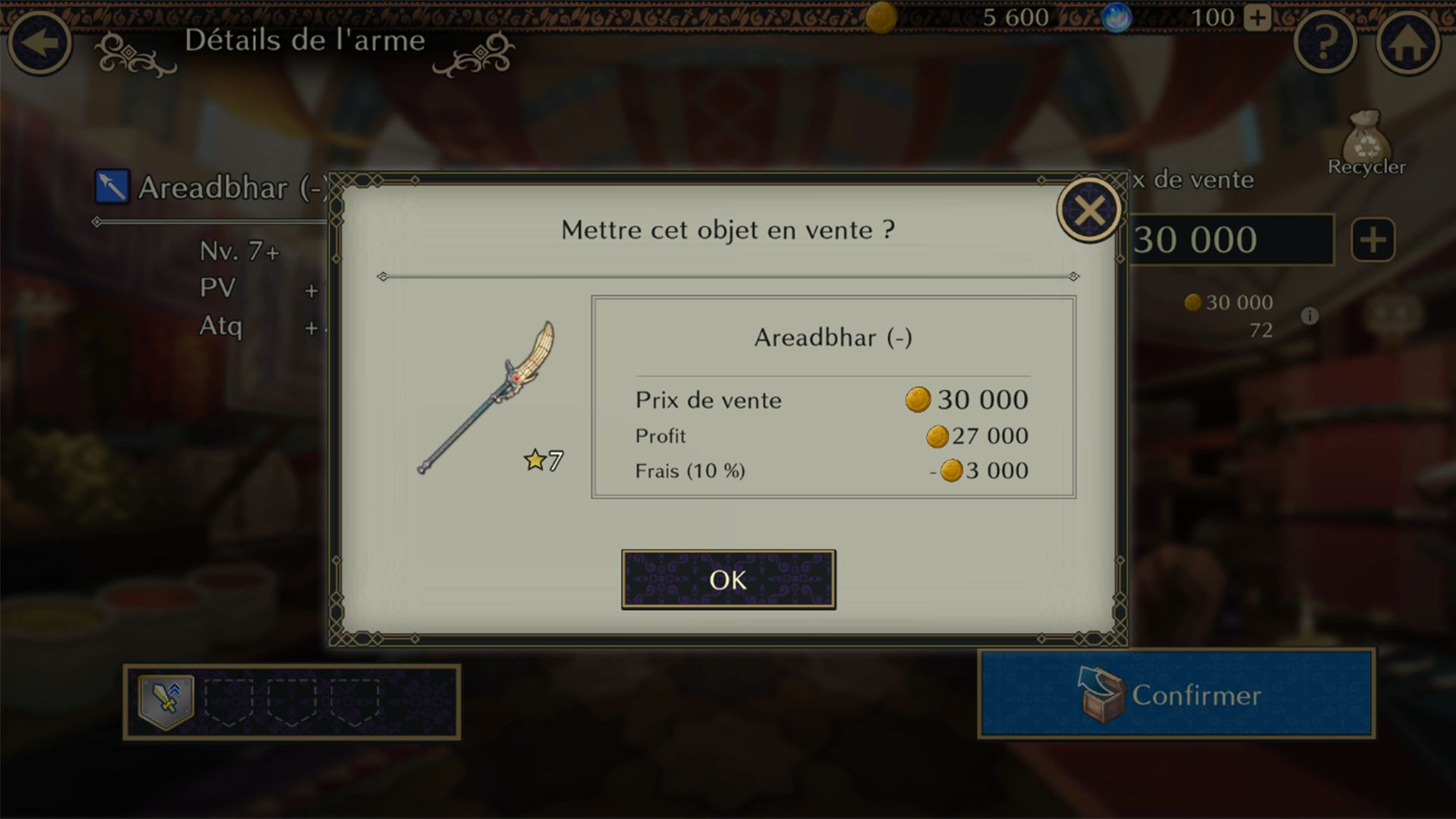Screen dimensions: 1456x819
Task: Add more orbs with the plus button
Action: [1257, 17]
